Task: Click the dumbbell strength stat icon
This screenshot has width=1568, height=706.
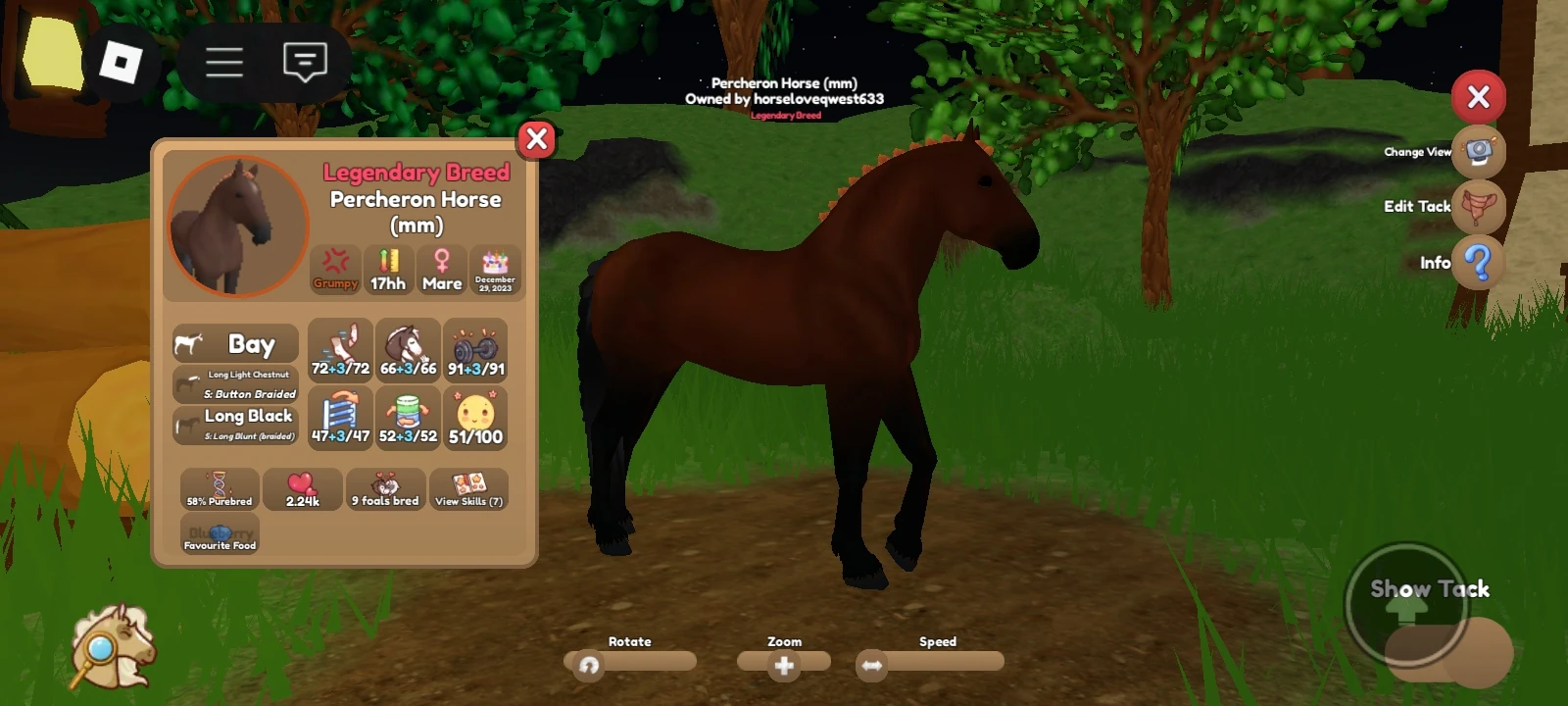Action: 476,345
